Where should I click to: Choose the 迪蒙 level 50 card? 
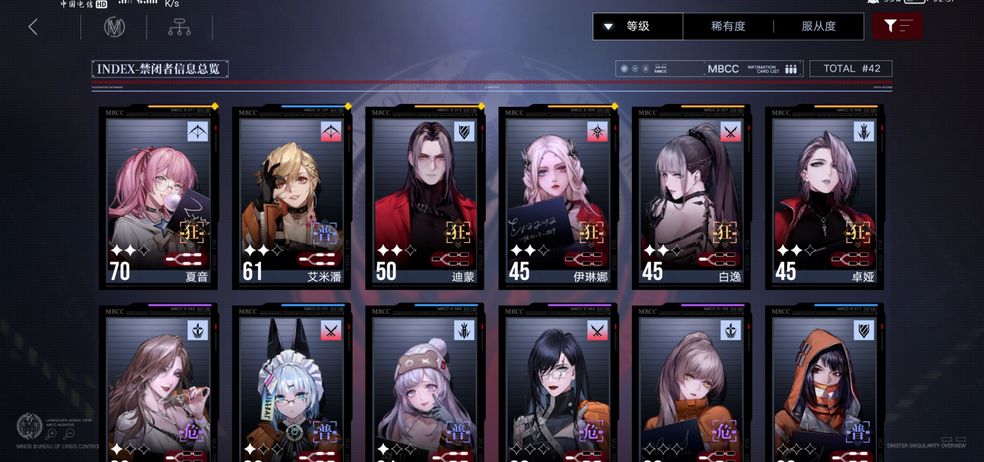coord(425,198)
